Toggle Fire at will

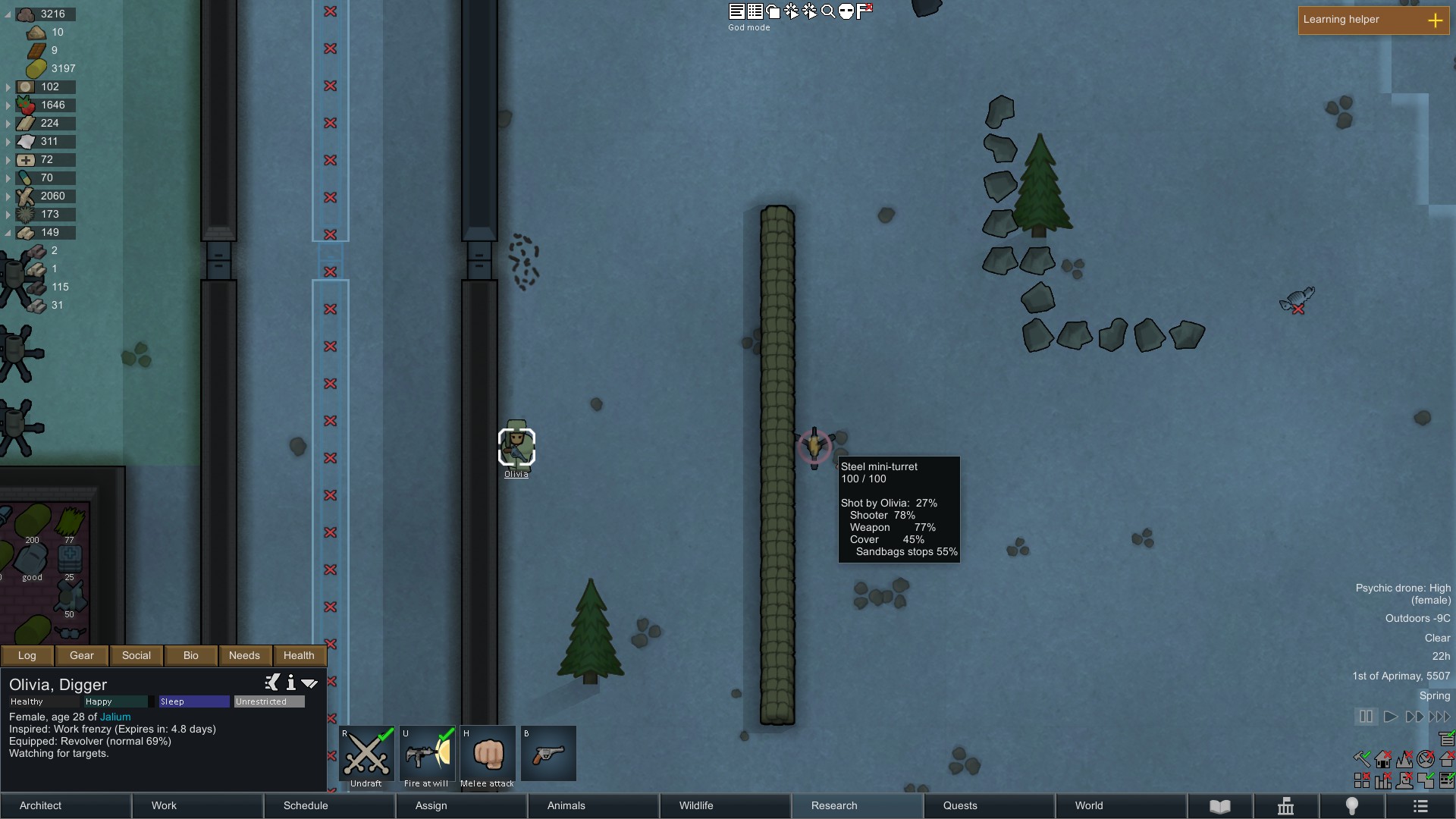[x=427, y=755]
